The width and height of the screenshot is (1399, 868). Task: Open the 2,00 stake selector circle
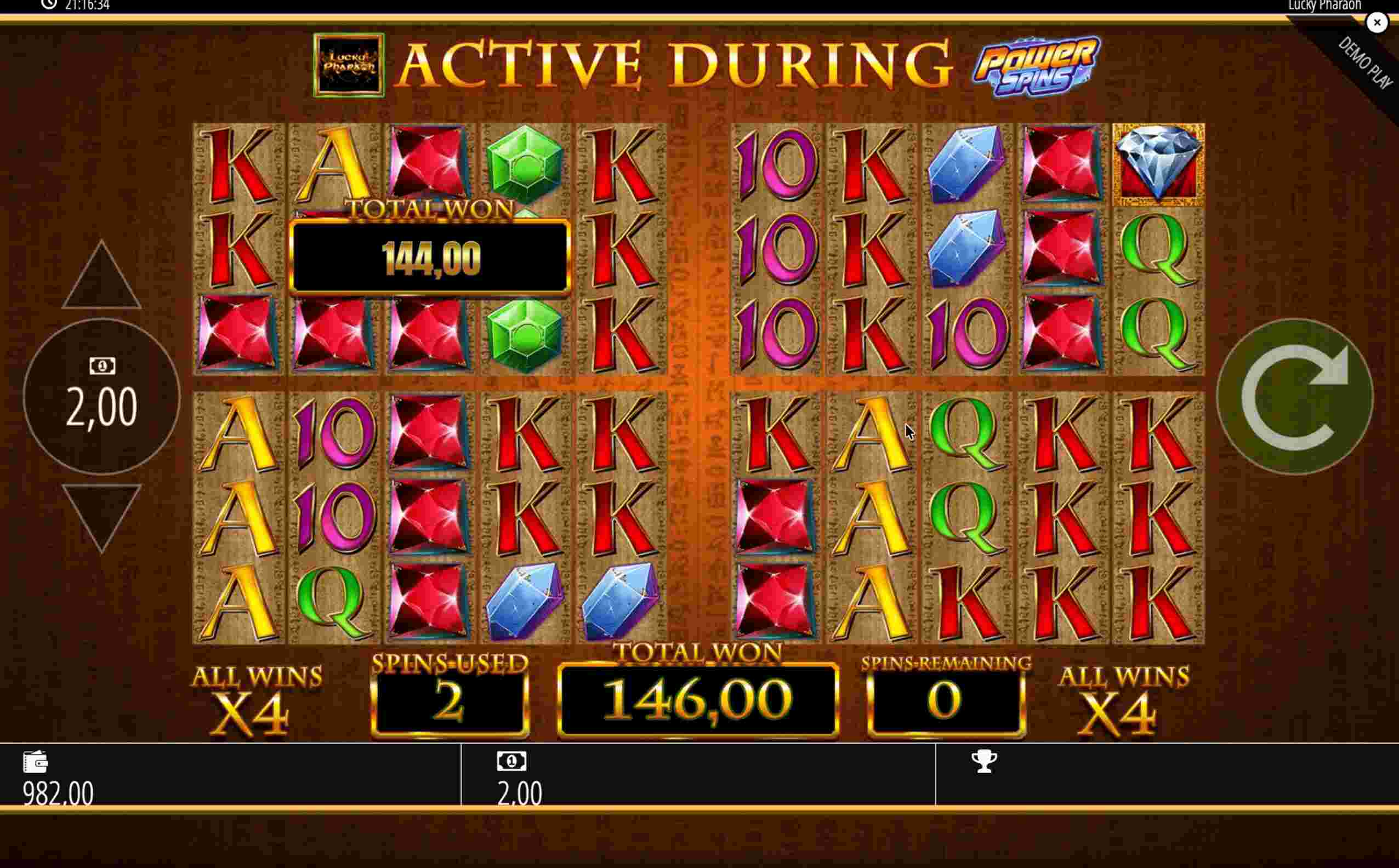click(x=101, y=397)
